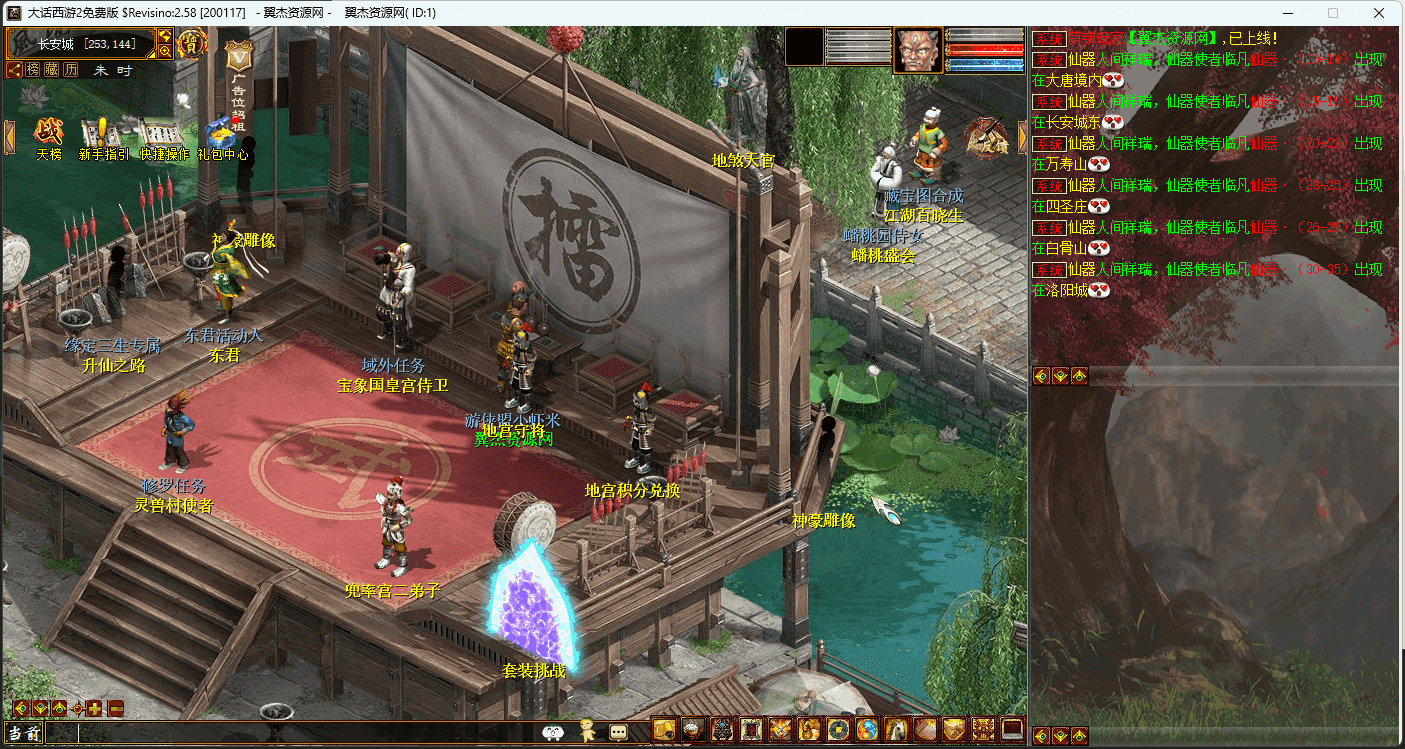The image size is (1405, 749).
Task: Select the 榜 button under the location
Action: [x=34, y=70]
